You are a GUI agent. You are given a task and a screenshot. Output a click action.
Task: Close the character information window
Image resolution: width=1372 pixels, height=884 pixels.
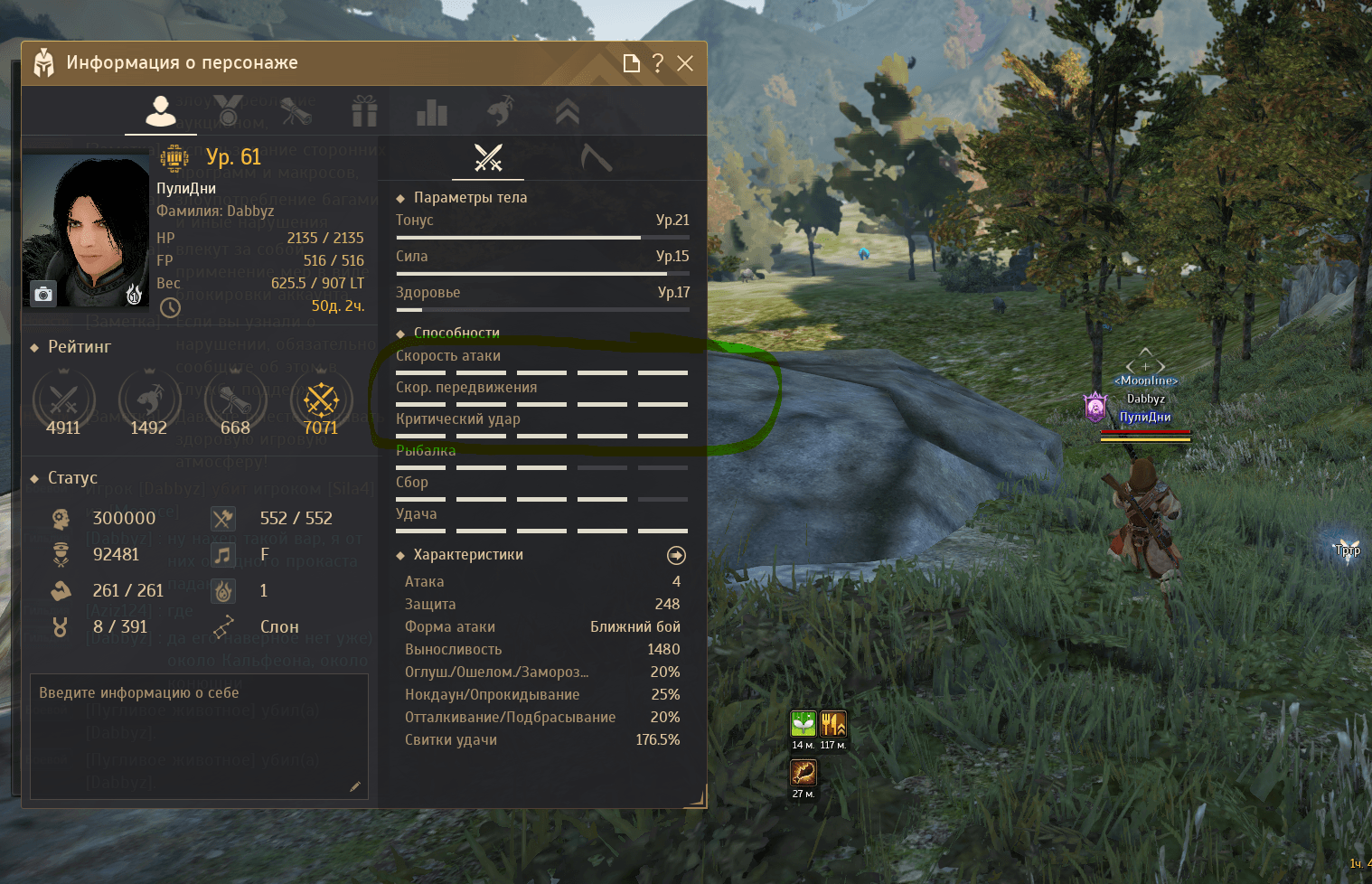[685, 63]
